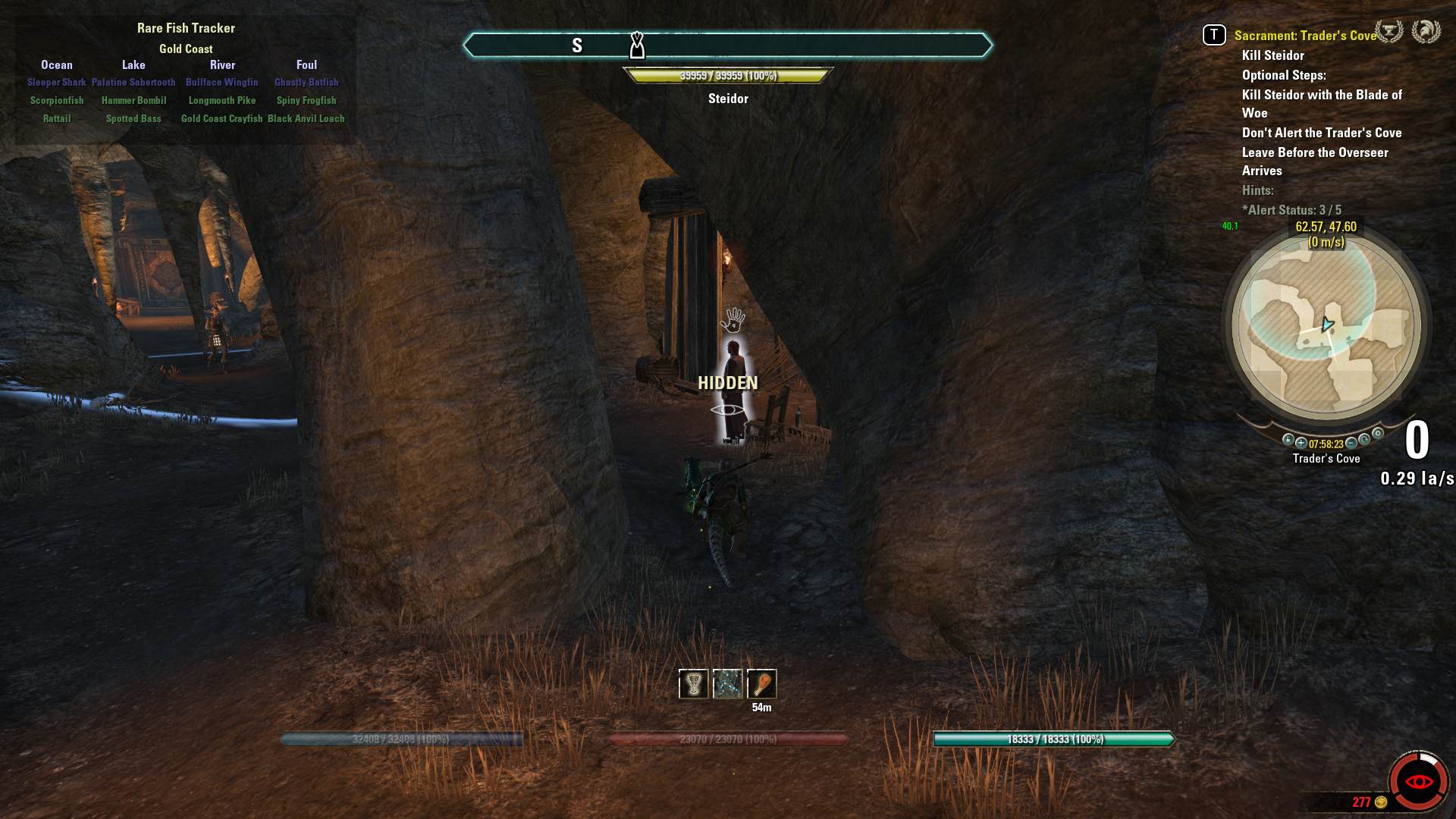This screenshot has height=819, width=1456.
Task: Select the constellation buff icon
Action: tap(727, 684)
